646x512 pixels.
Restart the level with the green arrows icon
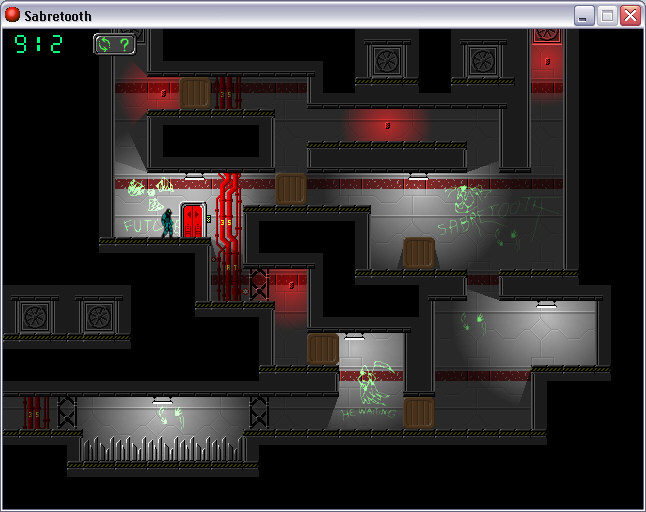(105, 44)
